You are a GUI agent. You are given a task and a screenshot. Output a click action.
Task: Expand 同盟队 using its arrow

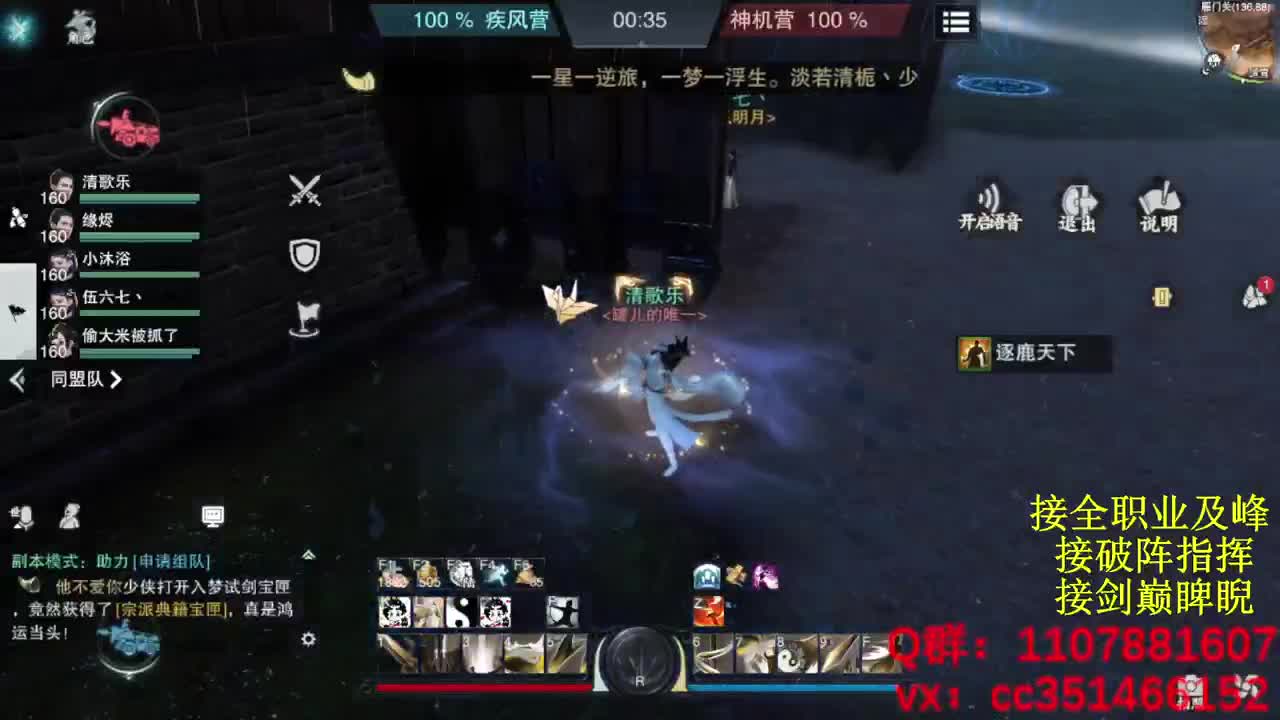tap(116, 380)
